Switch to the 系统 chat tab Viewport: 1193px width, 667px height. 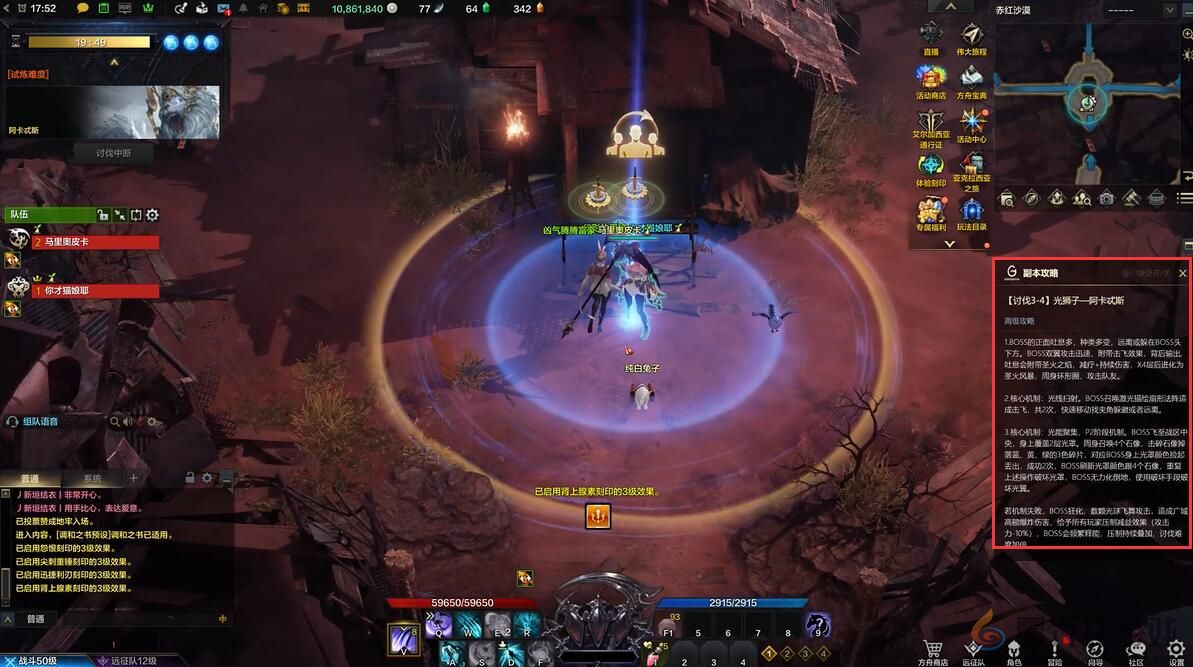pyautogui.click(x=92, y=479)
